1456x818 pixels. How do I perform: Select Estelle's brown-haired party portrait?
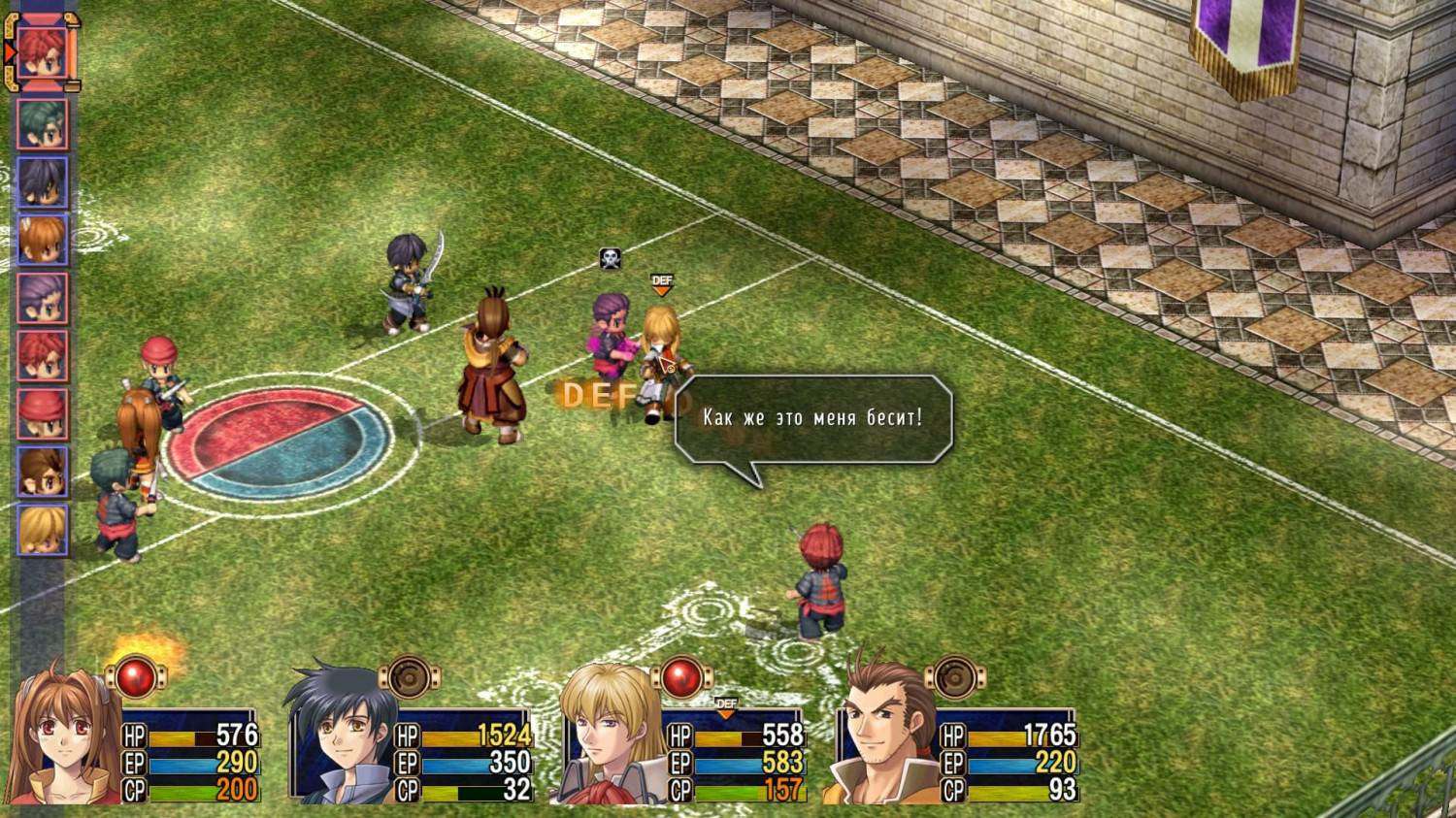pos(64,739)
